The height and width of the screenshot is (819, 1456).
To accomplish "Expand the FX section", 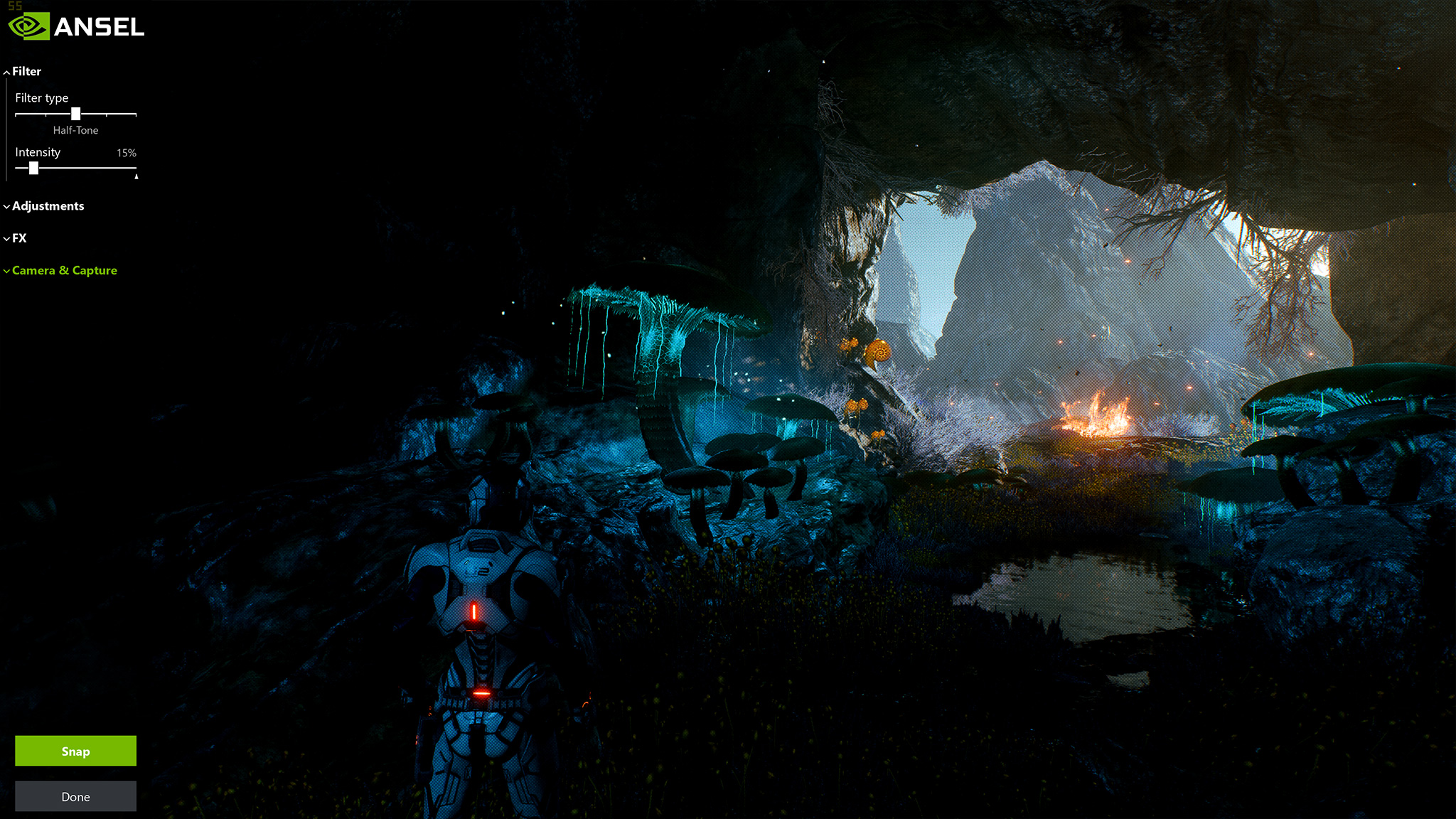I will [x=19, y=238].
